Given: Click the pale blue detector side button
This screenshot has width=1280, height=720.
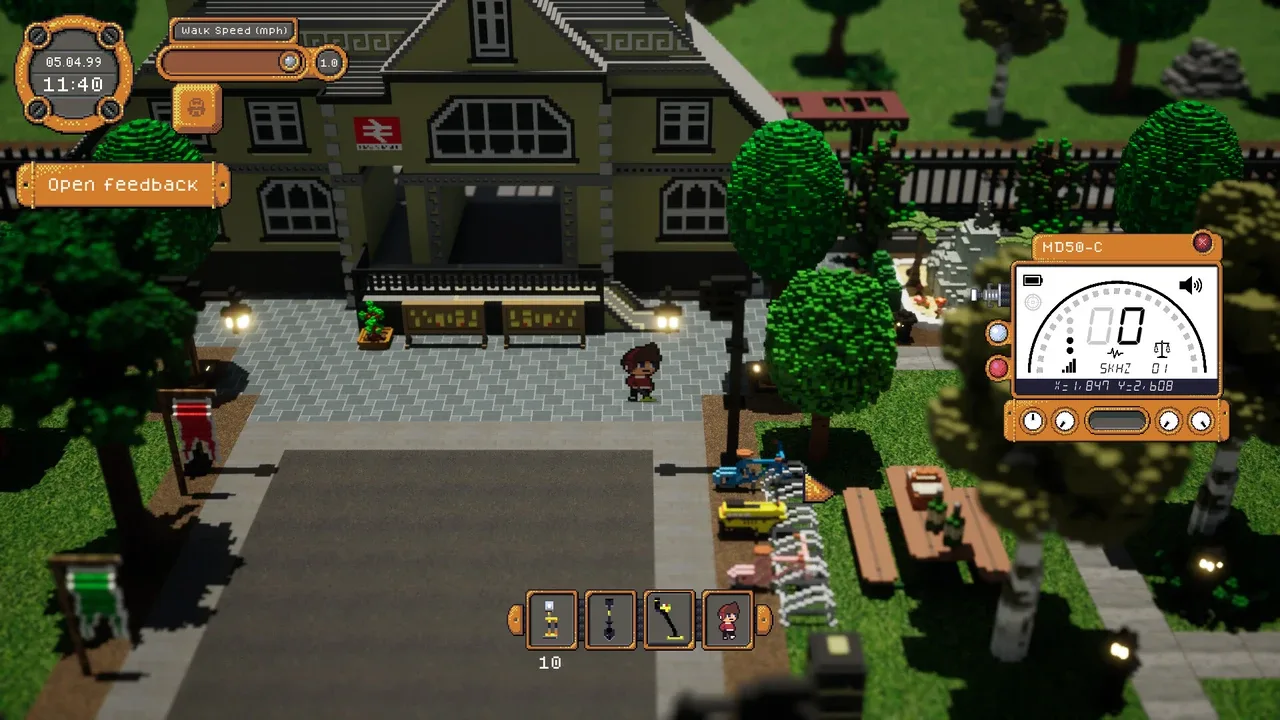Looking at the screenshot, I should (x=998, y=334).
